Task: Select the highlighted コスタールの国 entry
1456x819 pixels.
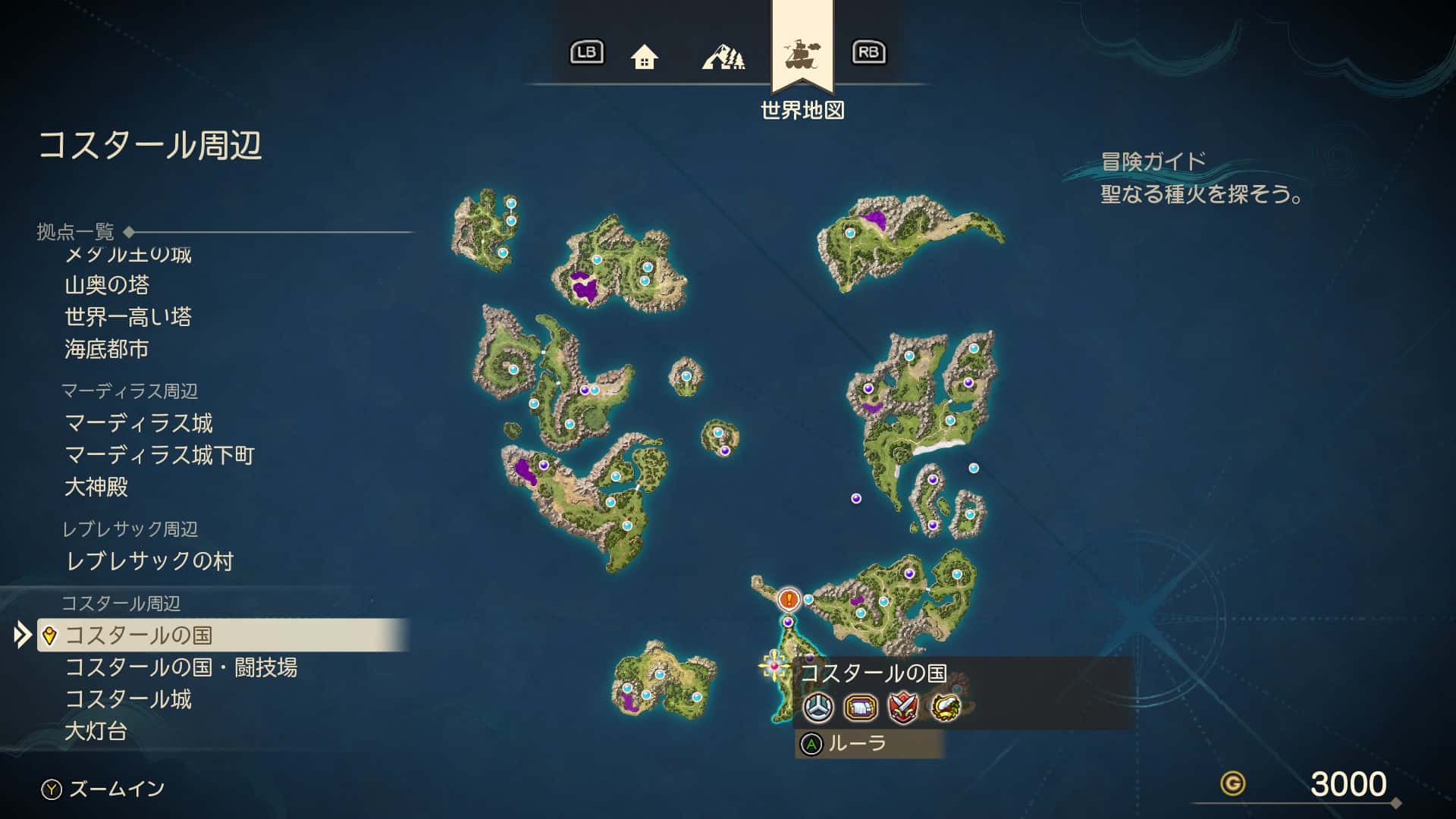Action: [138, 635]
